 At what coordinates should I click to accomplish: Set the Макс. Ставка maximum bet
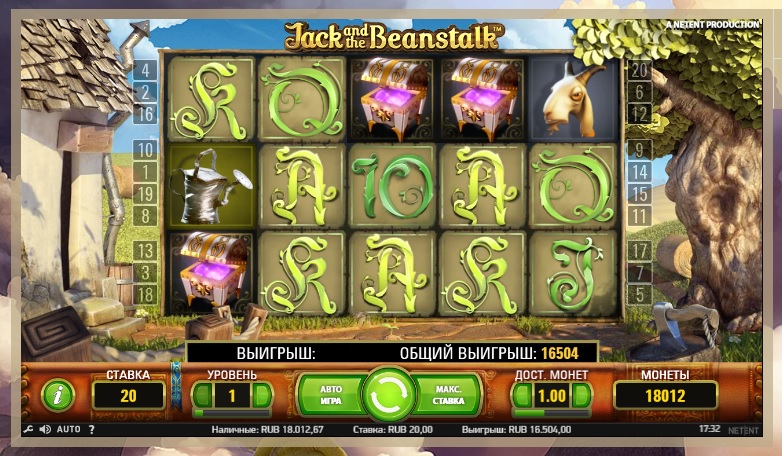point(447,394)
